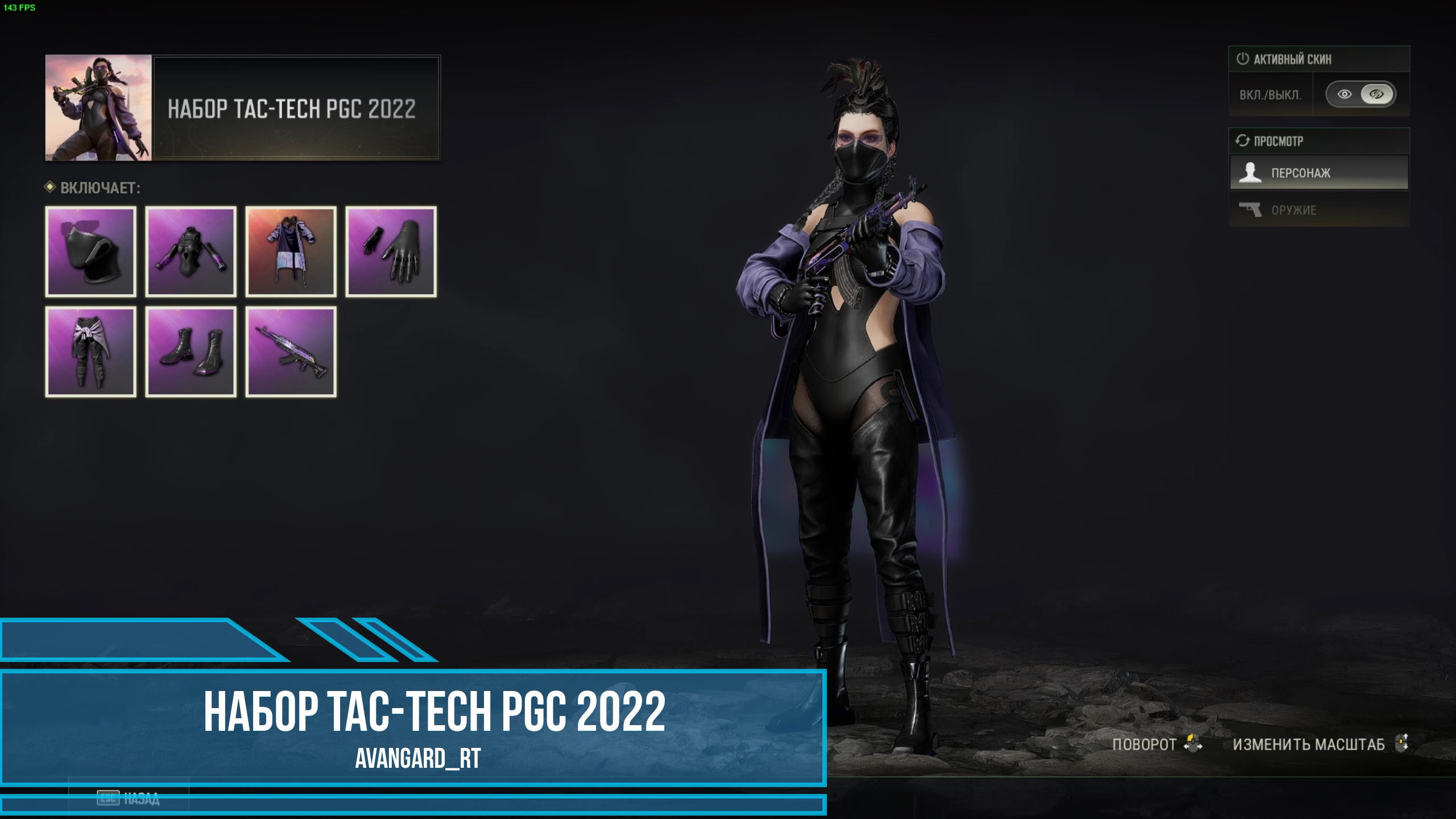Turn active skin visible with open-eye icon
Screen dimensions: 1456x819
(1345, 94)
